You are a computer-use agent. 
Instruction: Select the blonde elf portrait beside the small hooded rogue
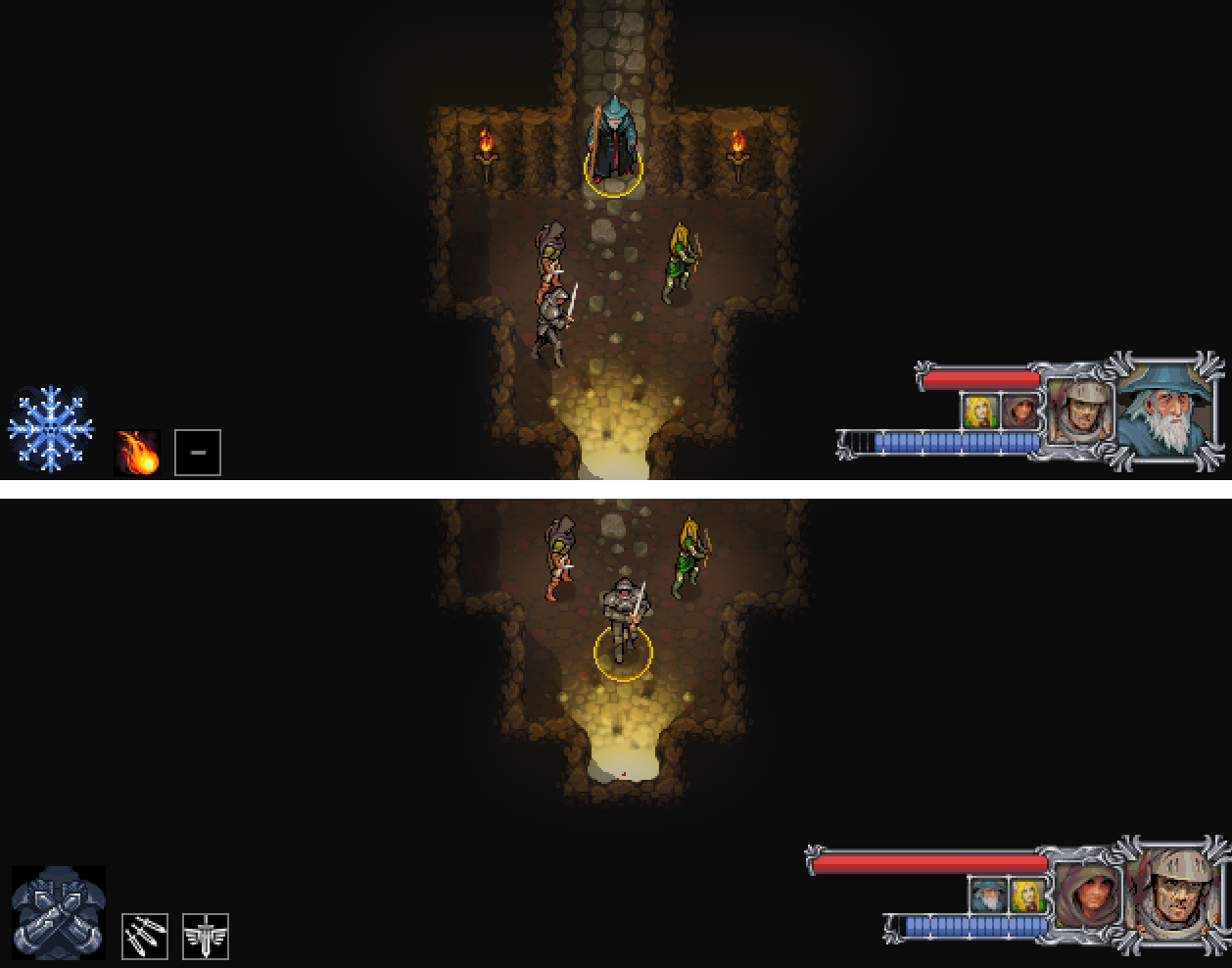(980, 411)
